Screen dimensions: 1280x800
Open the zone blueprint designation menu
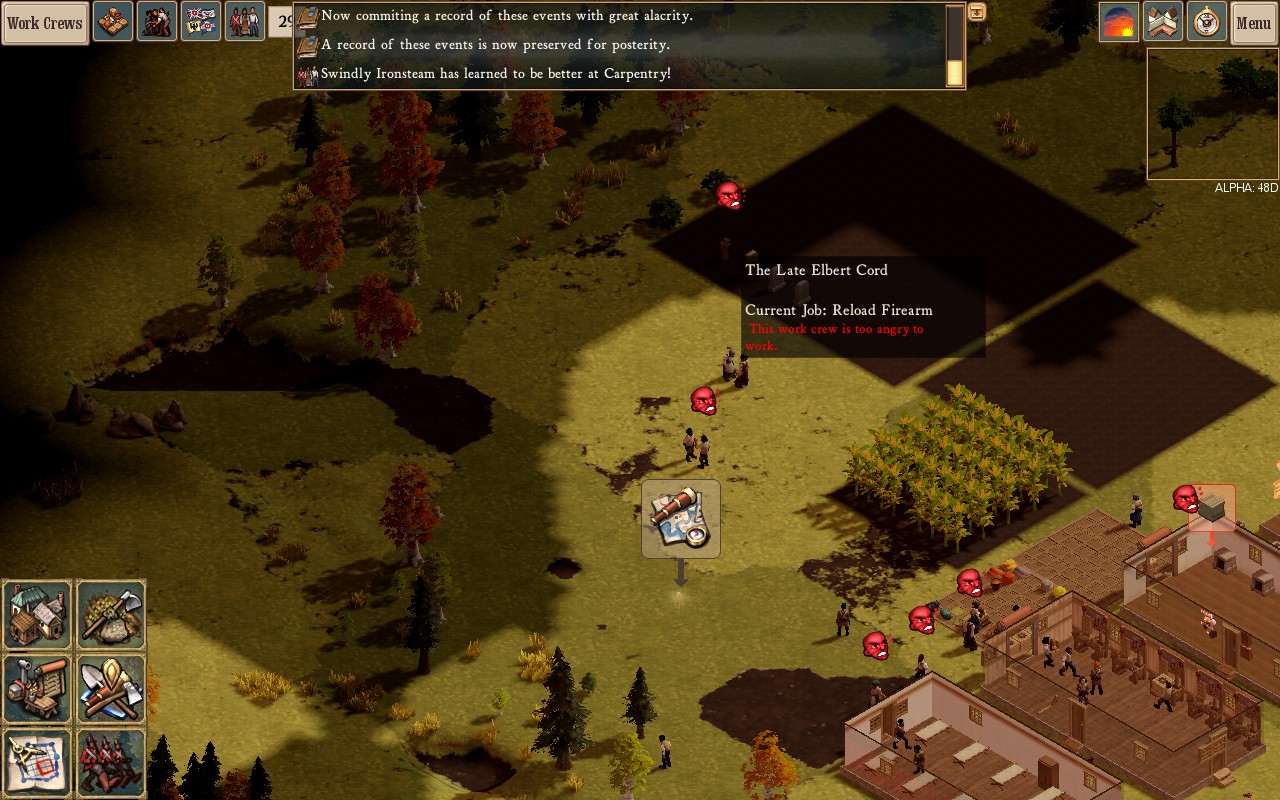(38, 762)
